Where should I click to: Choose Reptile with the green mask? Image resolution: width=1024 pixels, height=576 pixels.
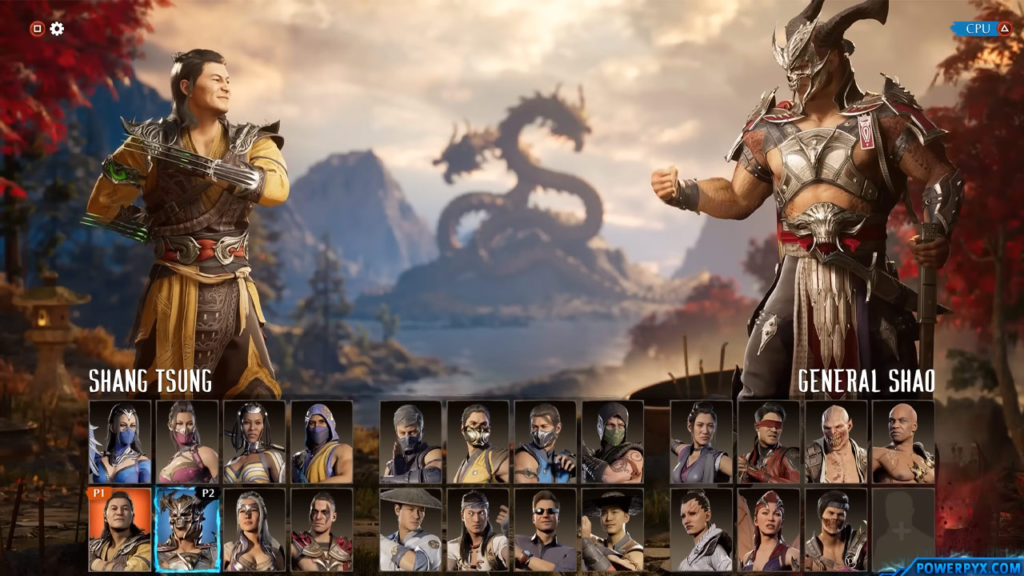point(612,442)
